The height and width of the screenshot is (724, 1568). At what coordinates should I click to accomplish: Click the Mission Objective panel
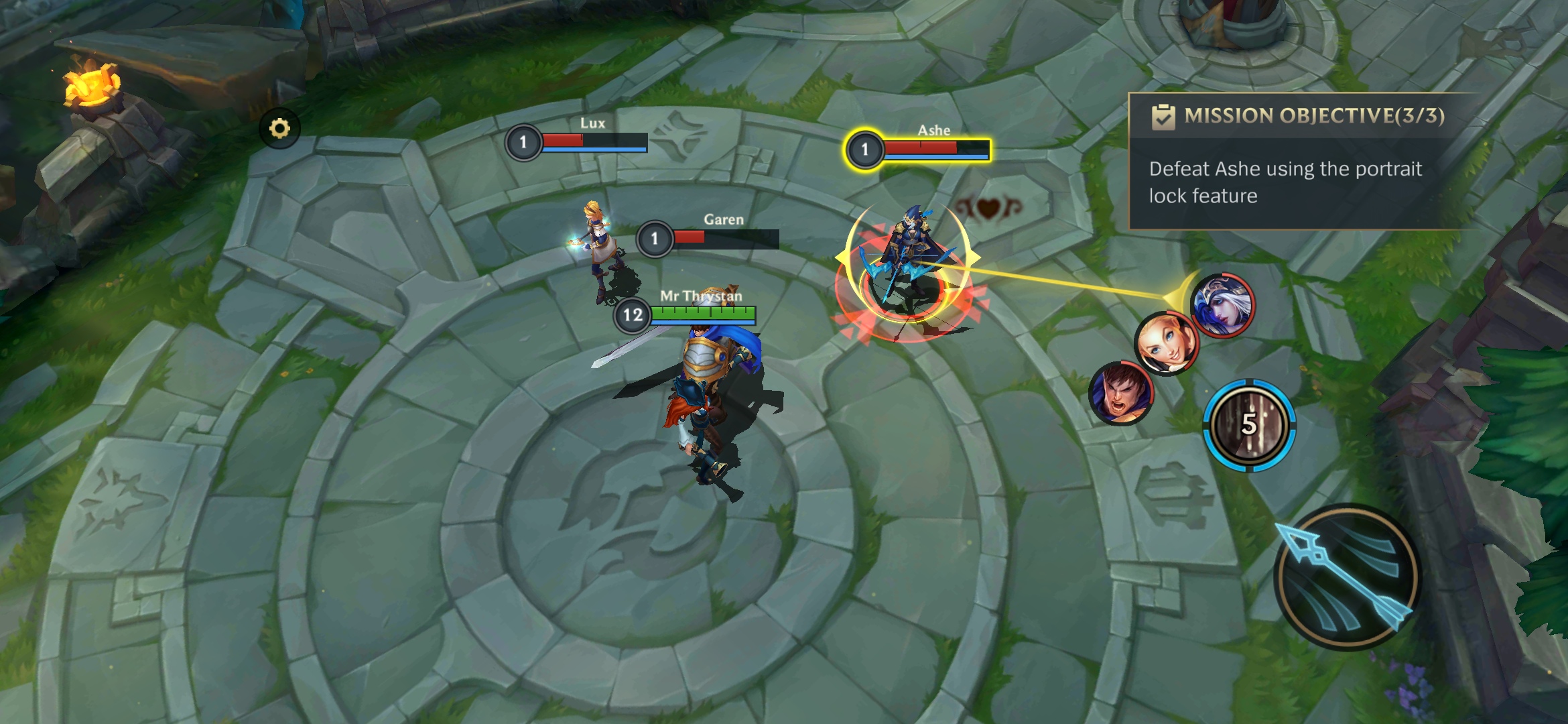[1300, 162]
